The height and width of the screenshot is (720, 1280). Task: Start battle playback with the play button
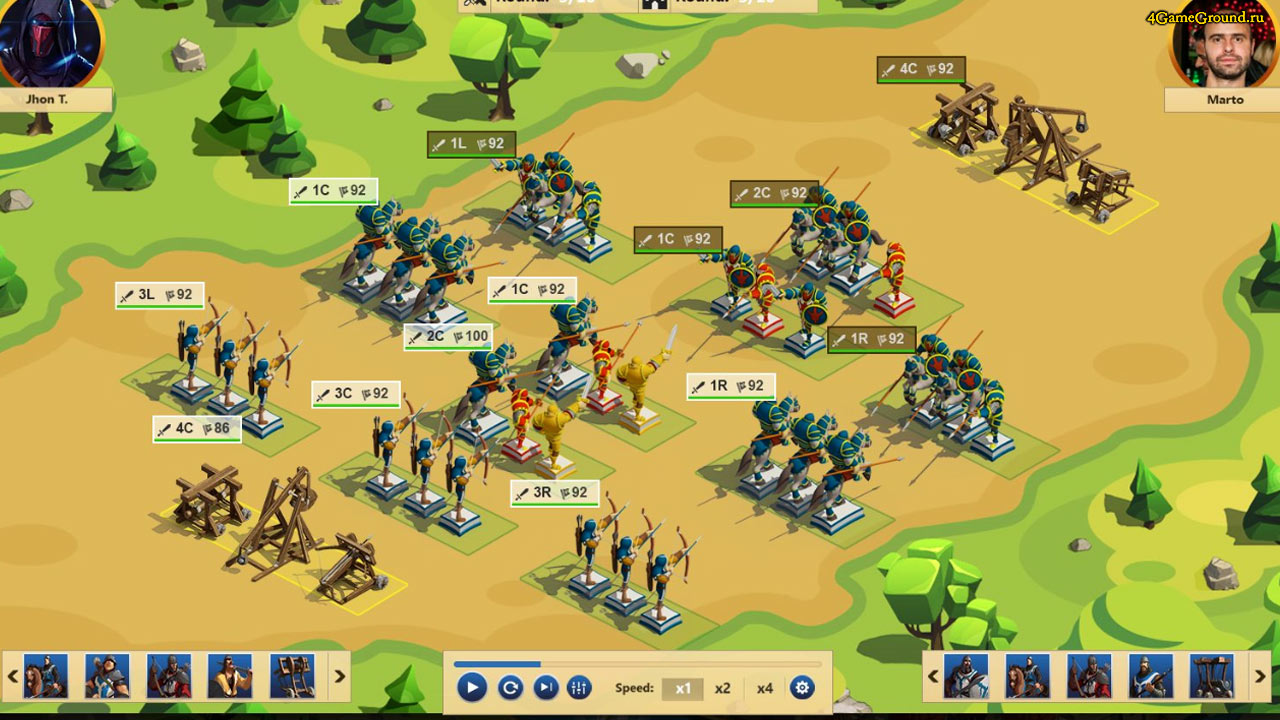pos(472,688)
